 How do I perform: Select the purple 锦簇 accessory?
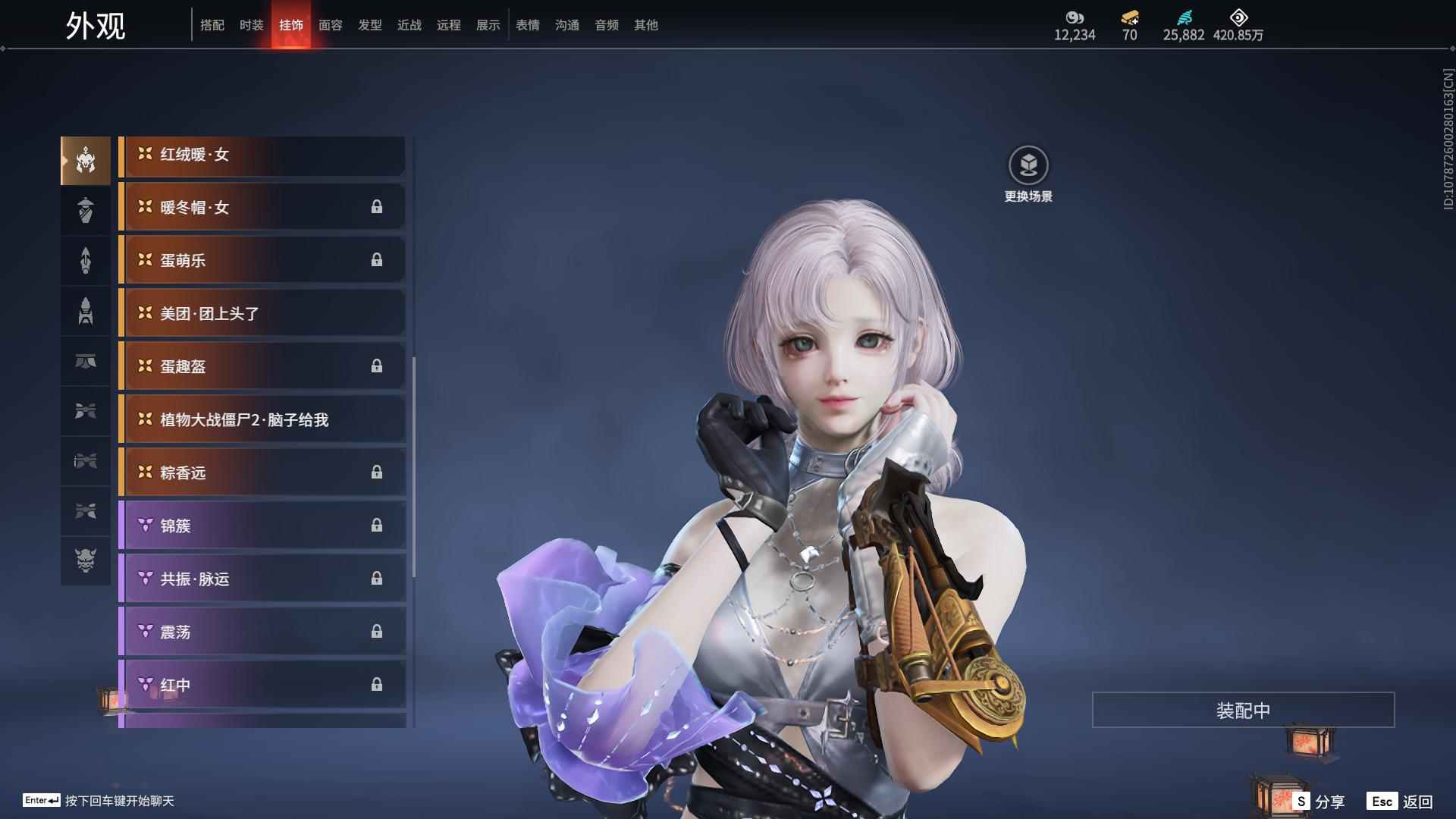click(262, 526)
